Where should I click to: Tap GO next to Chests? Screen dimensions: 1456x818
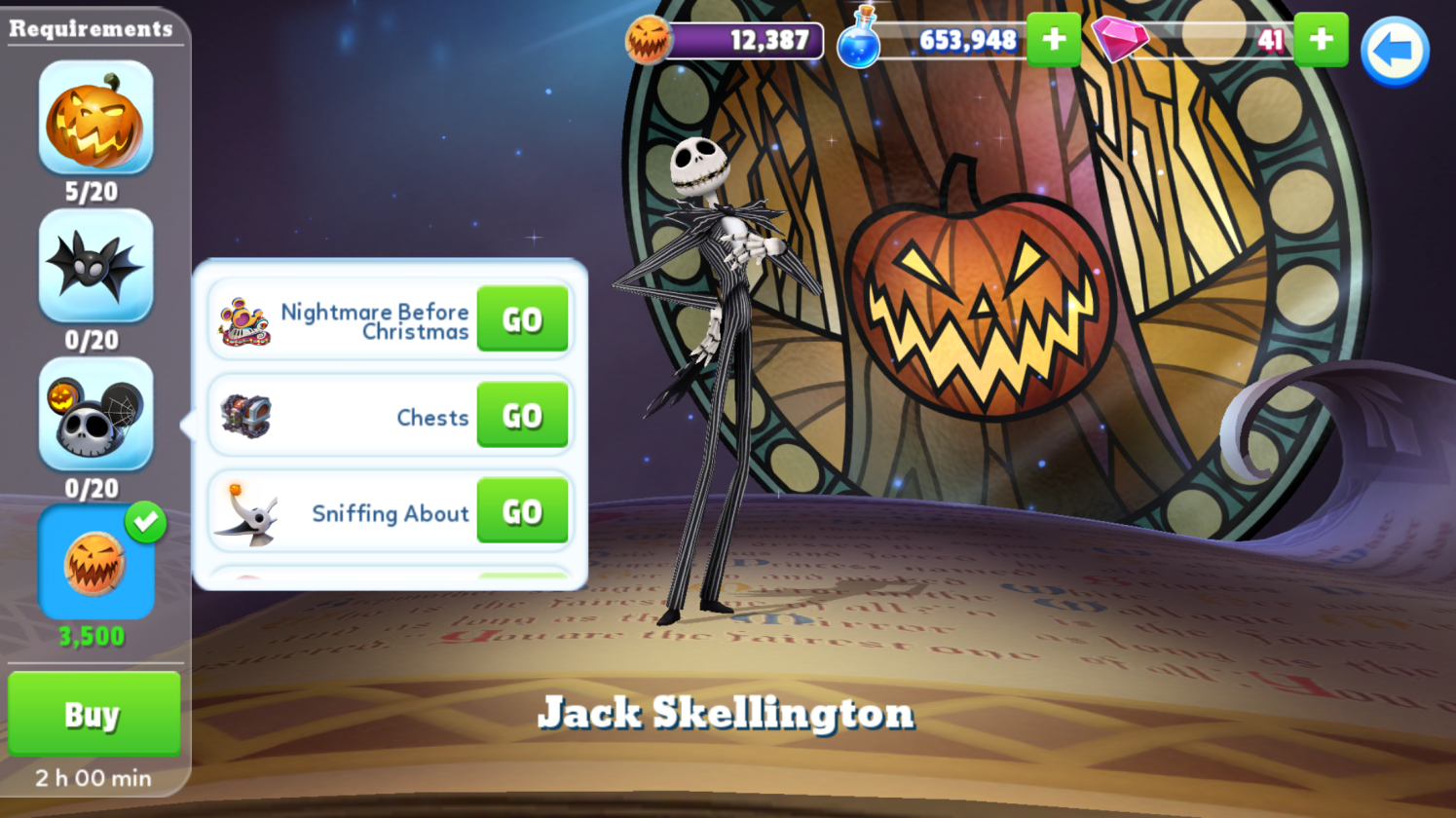click(522, 416)
